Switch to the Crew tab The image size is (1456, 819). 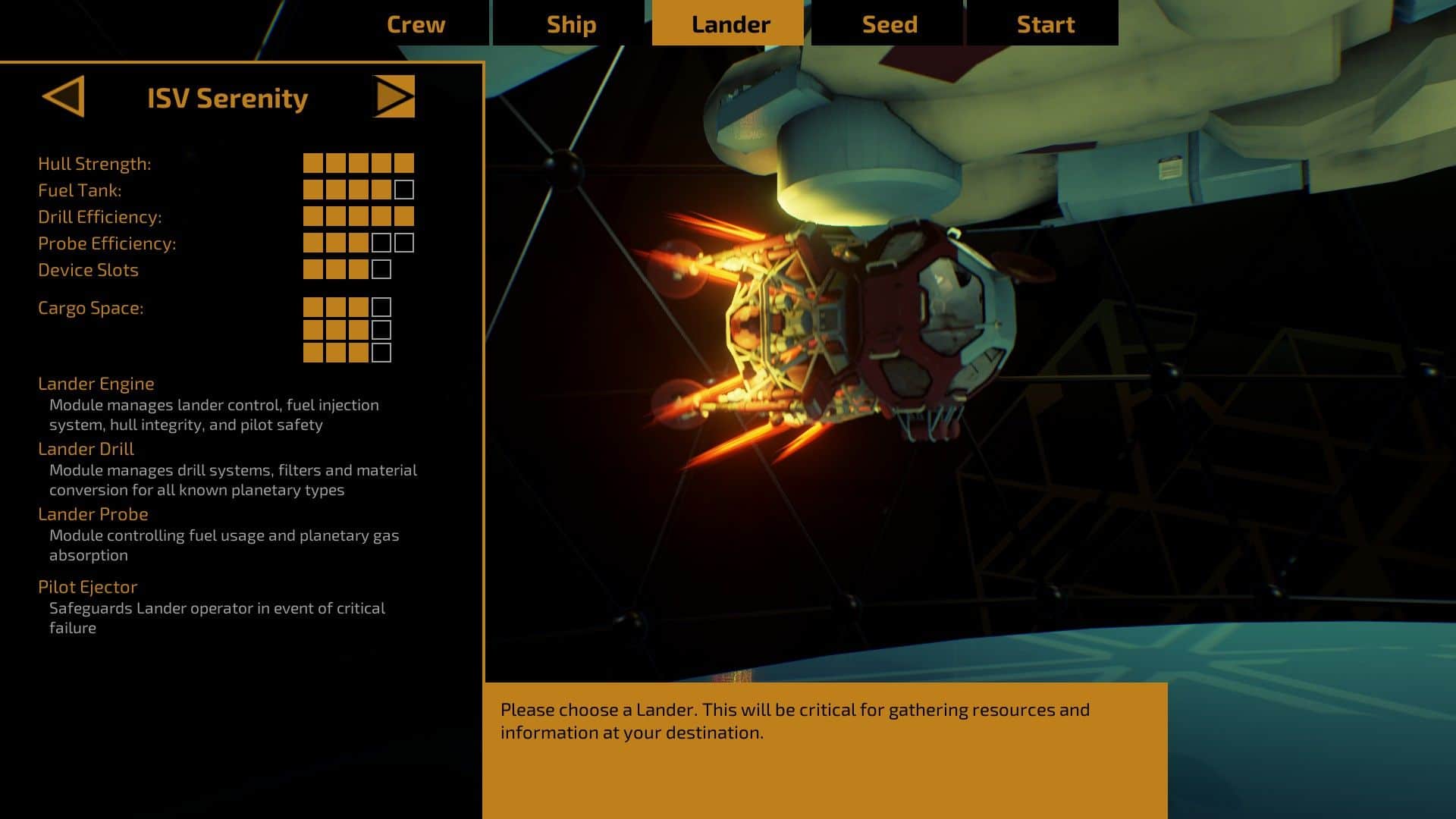pyautogui.click(x=416, y=24)
